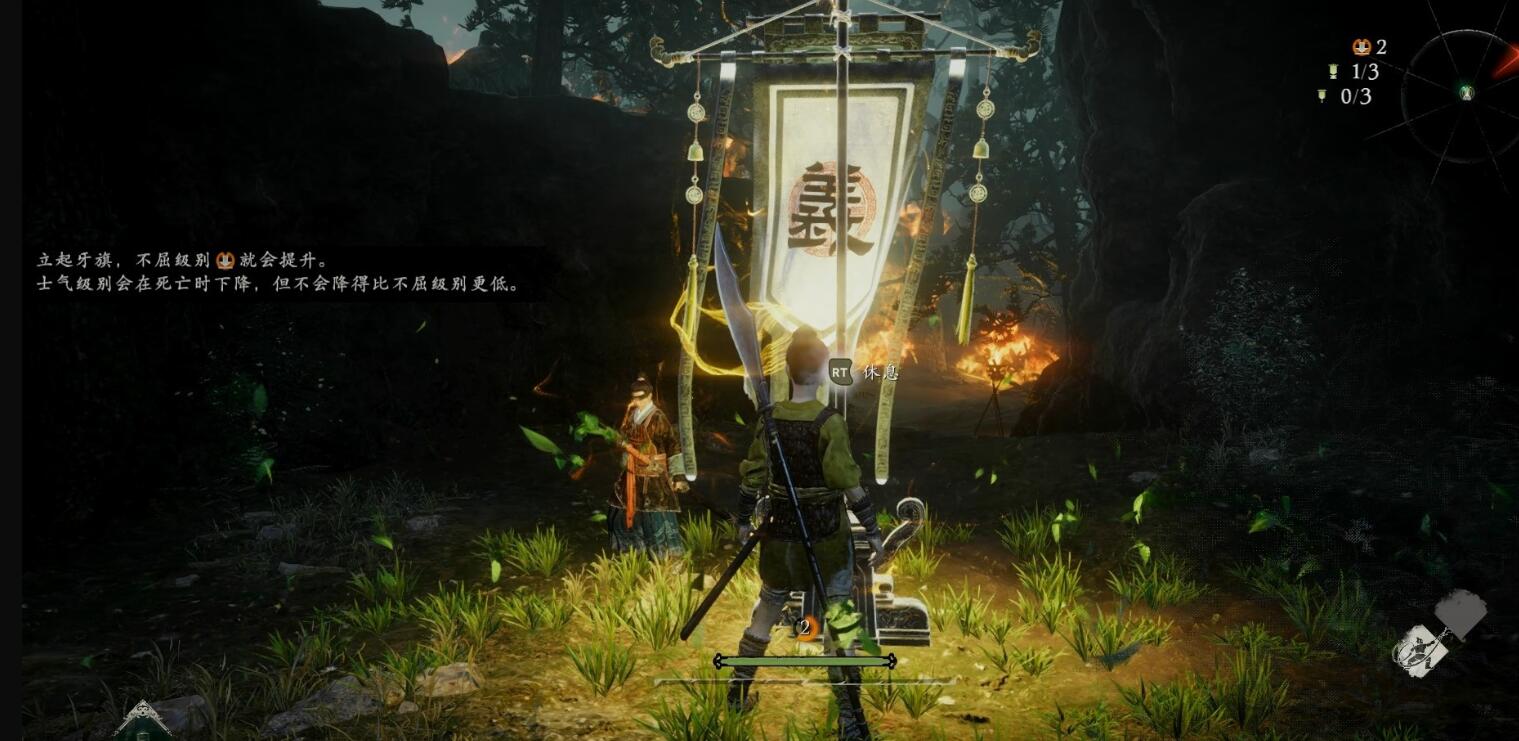Click the ornate triangular emblem at the bottom edge
Image resolution: width=1519 pixels, height=741 pixels.
coord(142,720)
